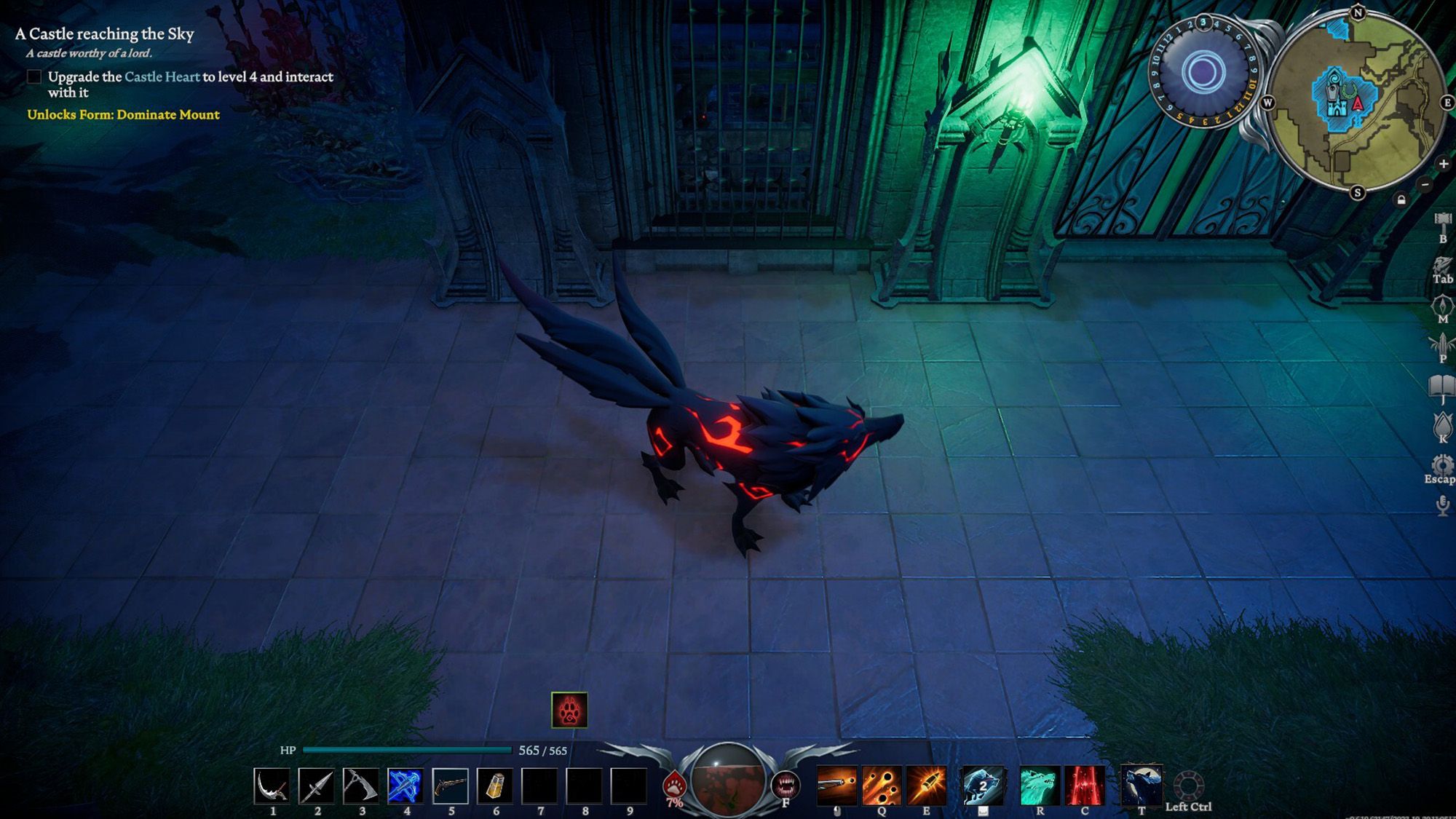
Task: Select the sickle weapon in hotbar slot 1
Action: point(272,786)
